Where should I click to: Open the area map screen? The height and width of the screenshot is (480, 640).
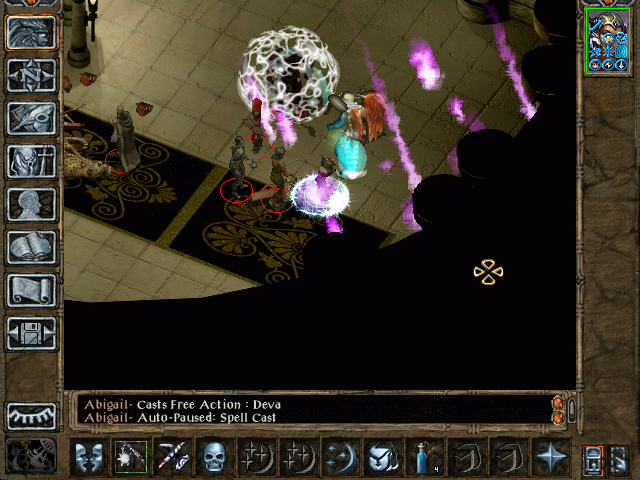tap(32, 75)
